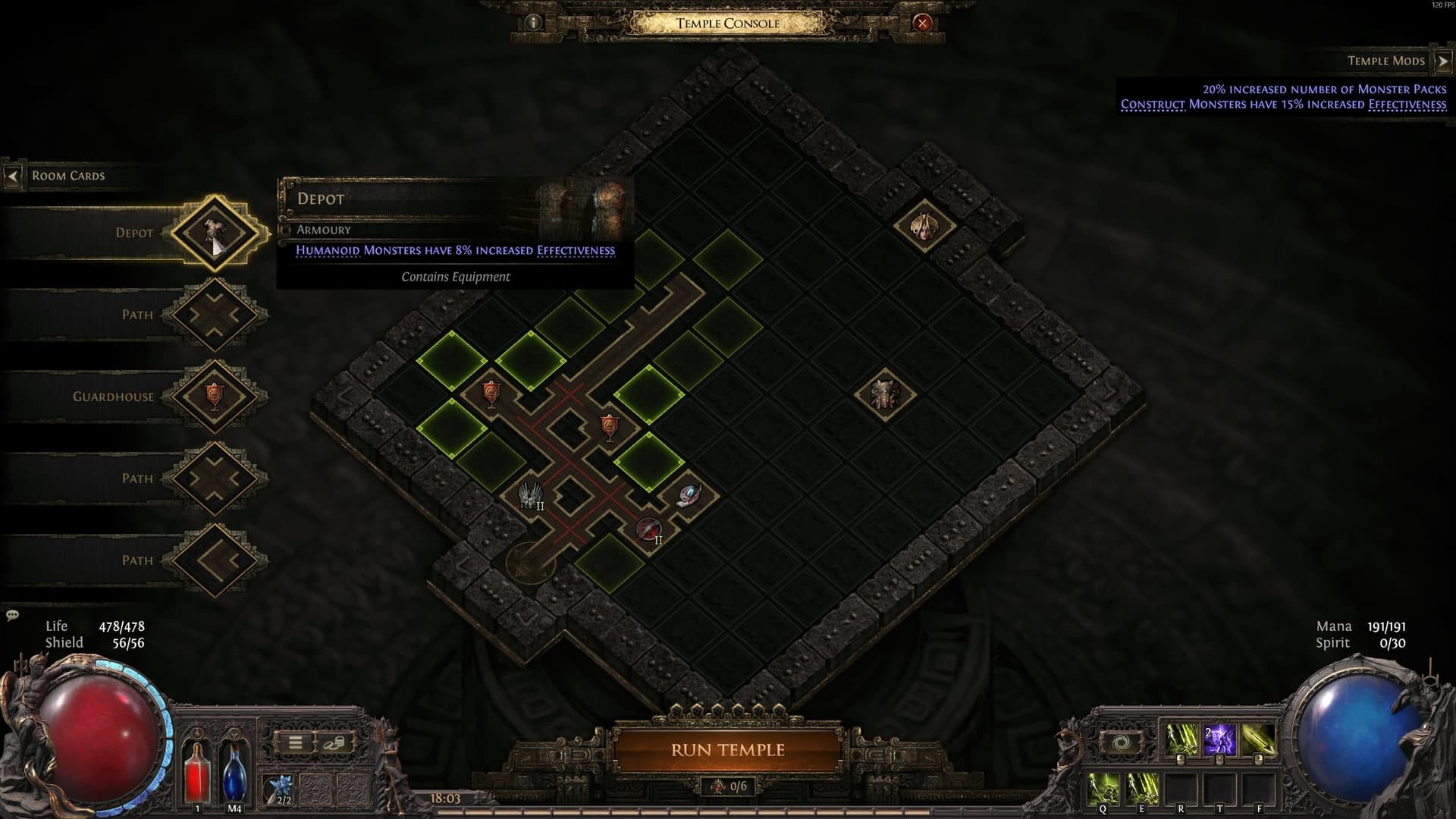Expand the Temple Mods panel arrow
The image size is (1456, 819).
[1443, 59]
